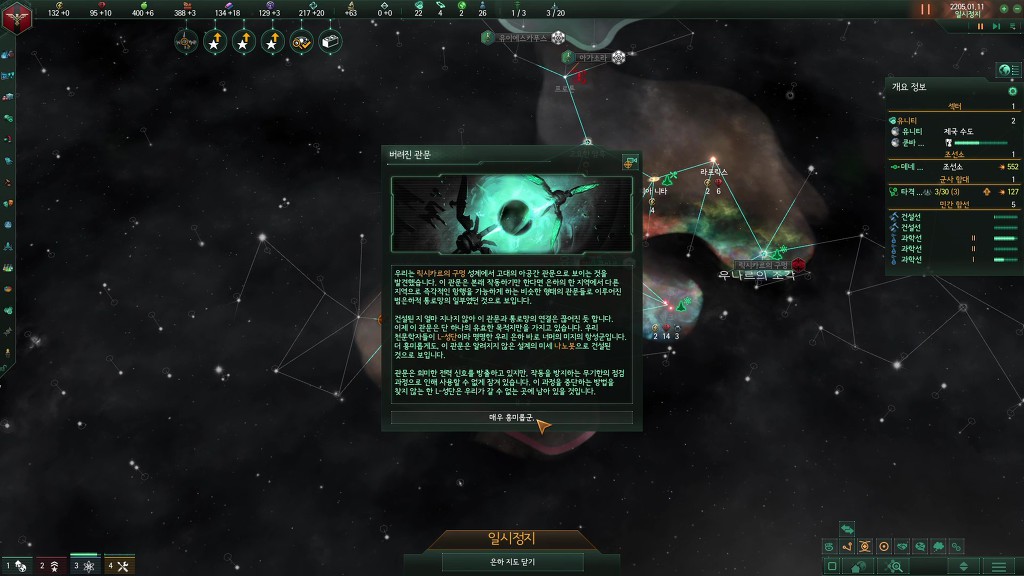Screen dimensions: 1024x576
Task: Click the event window corner icon
Action: click(629, 162)
